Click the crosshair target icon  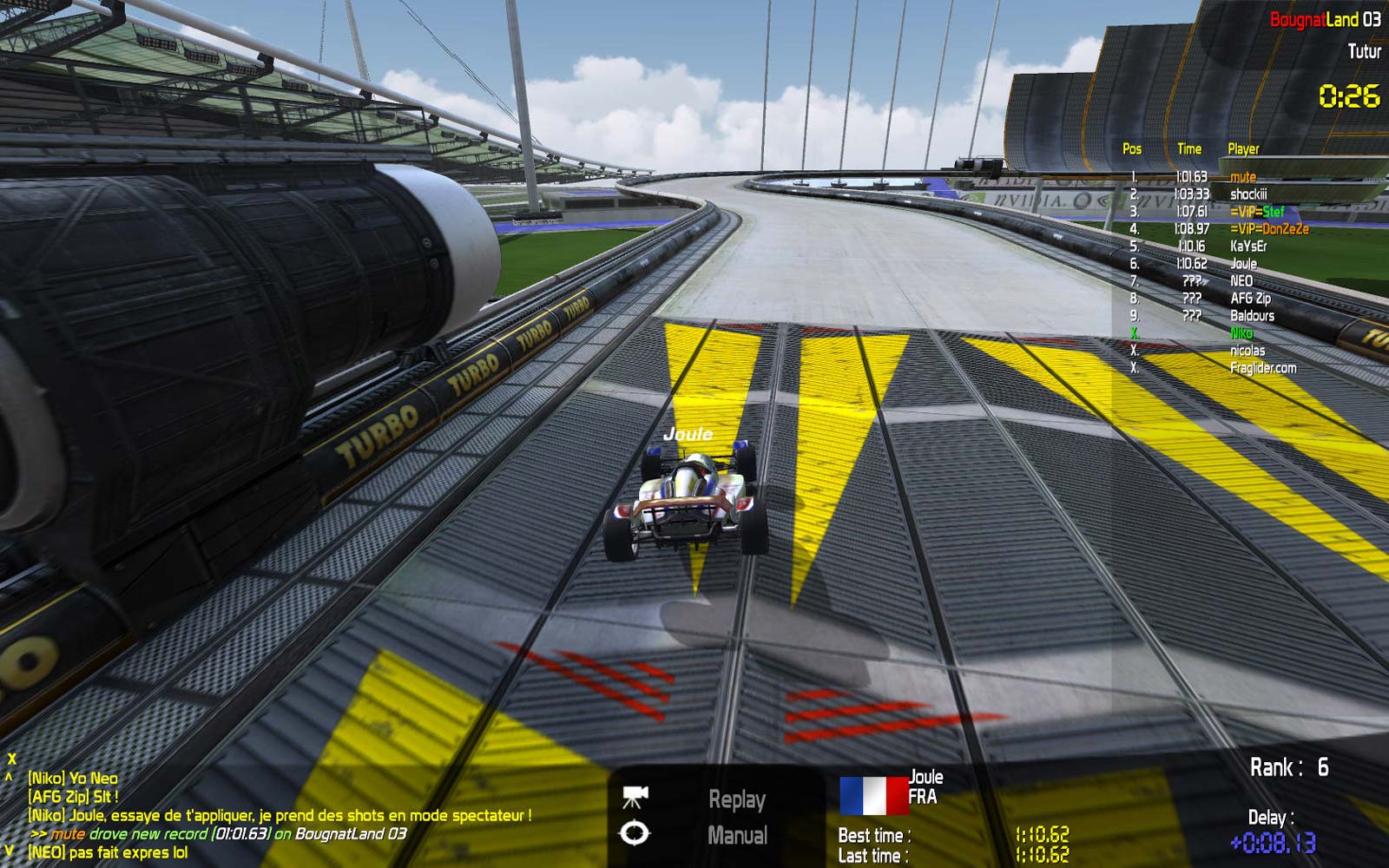tap(635, 835)
